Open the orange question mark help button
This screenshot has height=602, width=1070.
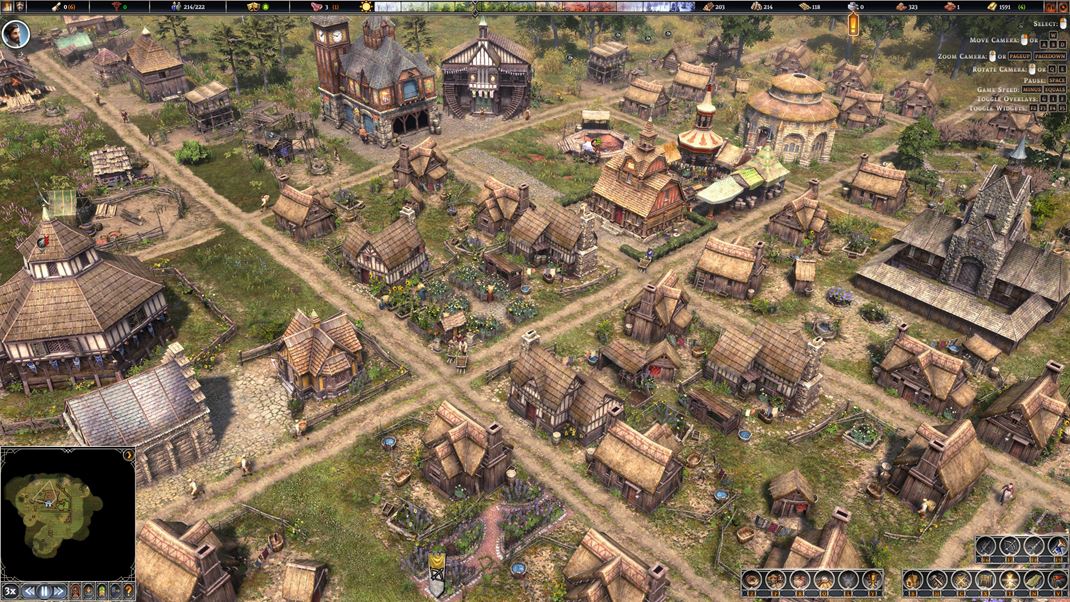128,591
